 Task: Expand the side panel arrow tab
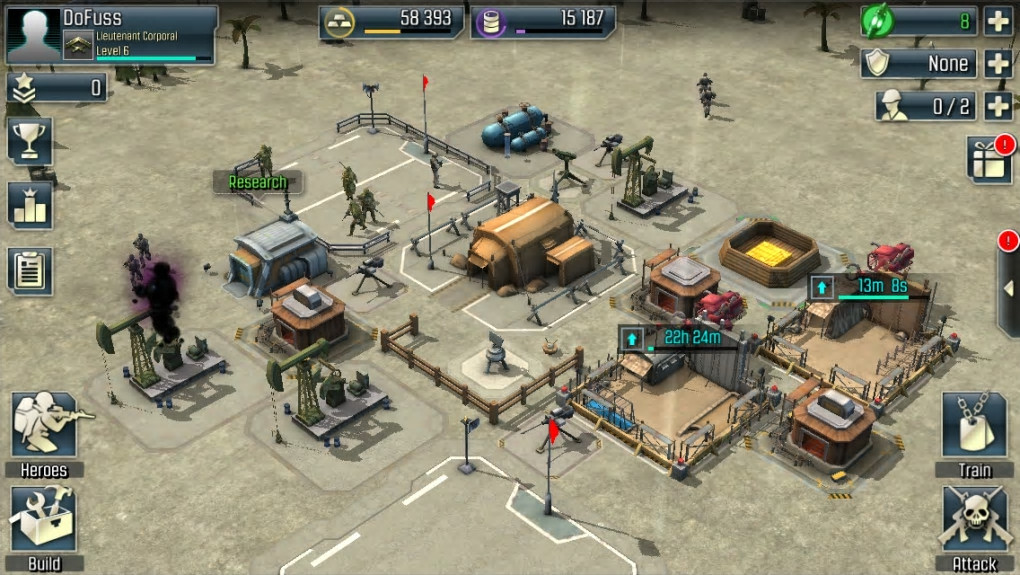click(x=1006, y=289)
